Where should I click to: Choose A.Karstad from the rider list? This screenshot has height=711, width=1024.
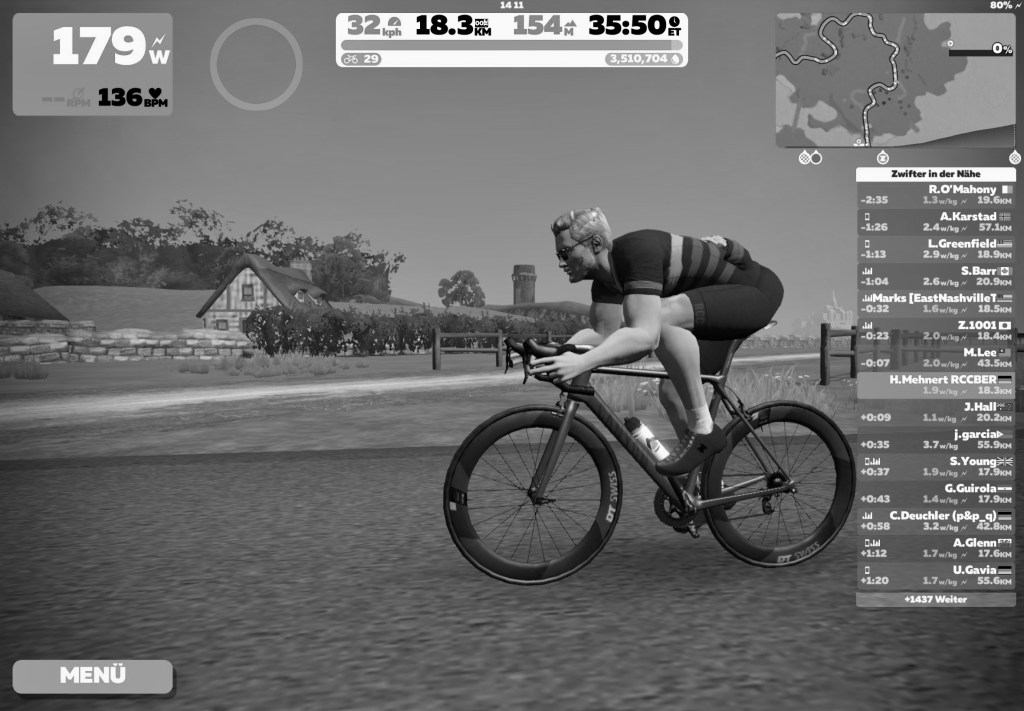[x=935, y=222]
